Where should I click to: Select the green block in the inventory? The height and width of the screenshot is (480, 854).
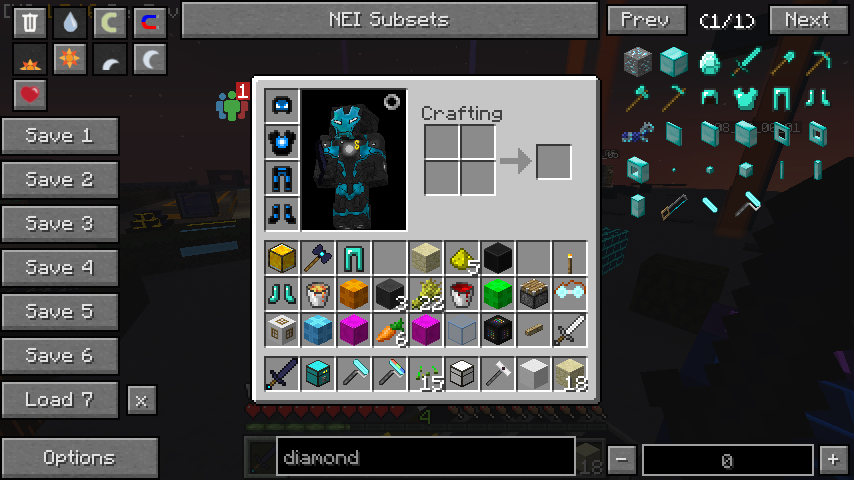coord(497,294)
